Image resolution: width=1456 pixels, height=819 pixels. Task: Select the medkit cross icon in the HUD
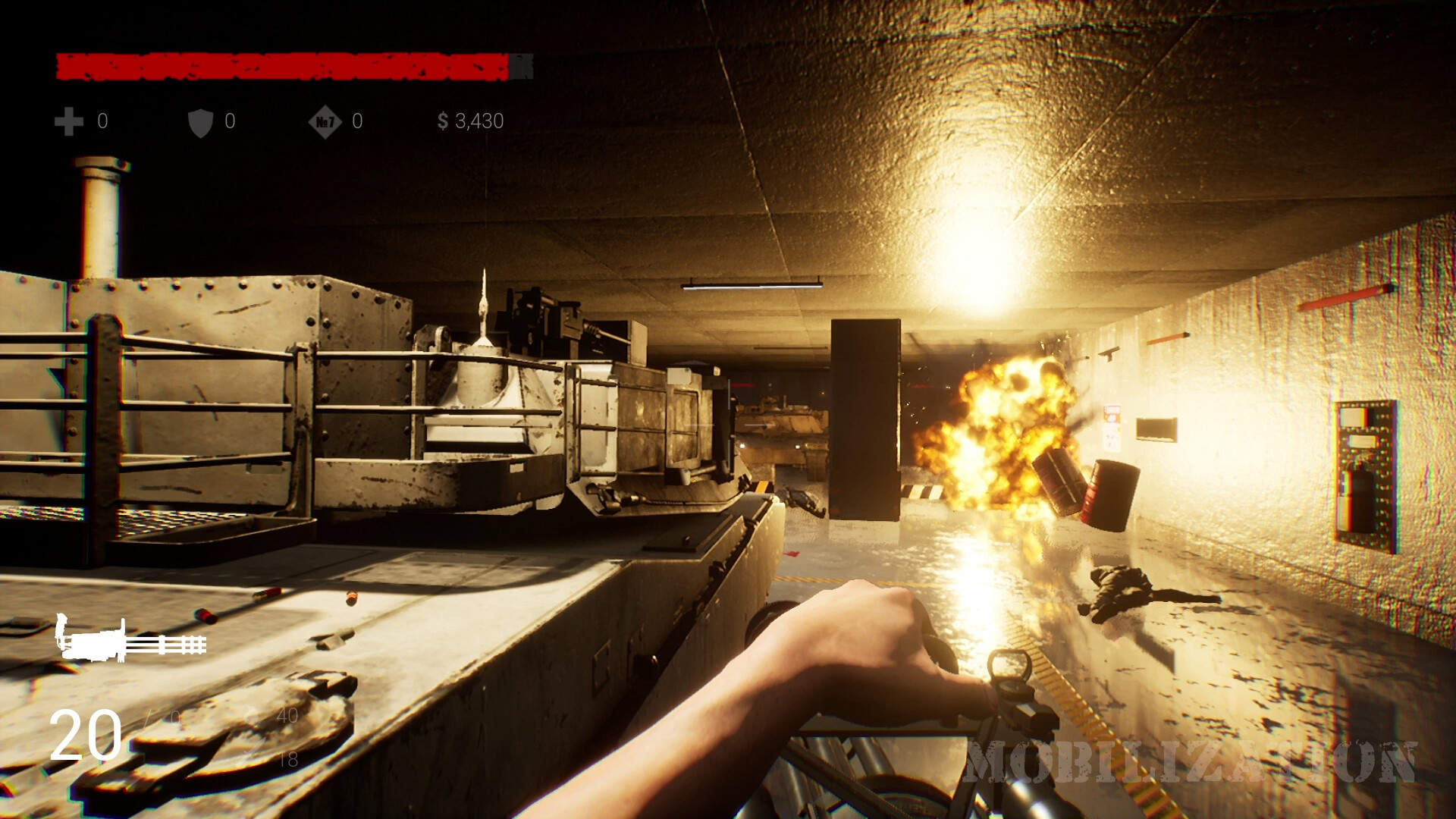pos(68,121)
